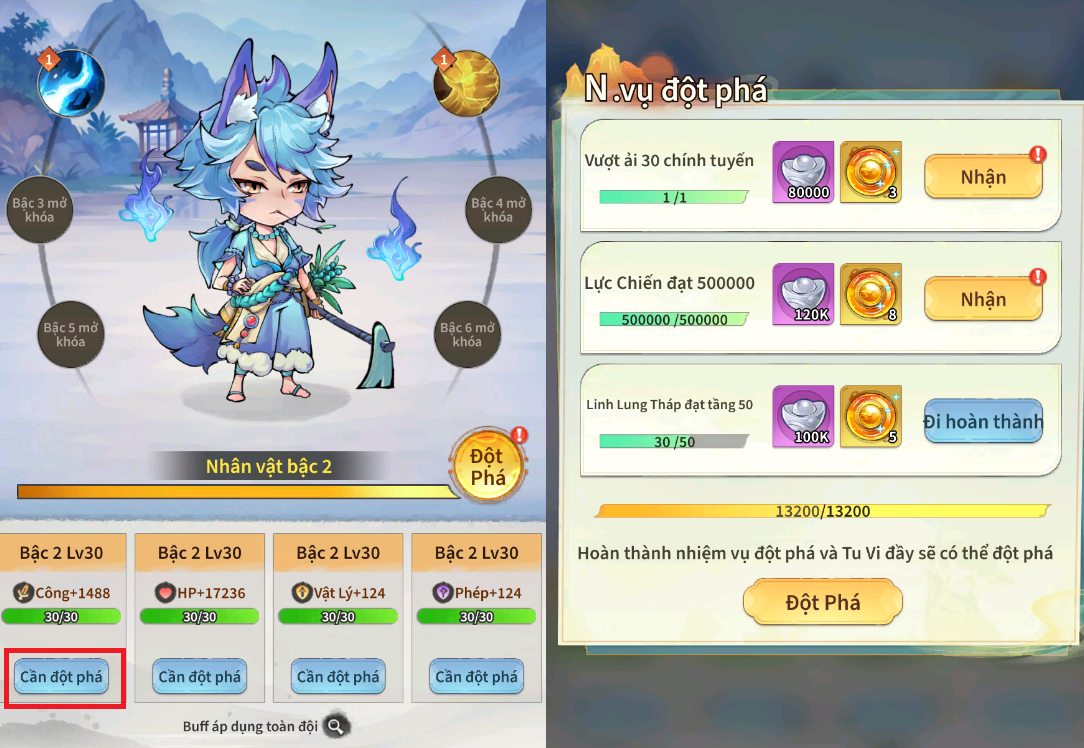1084x748 pixels.
Task: Upgrade the Công+1488 attack stat
Action: (61, 677)
